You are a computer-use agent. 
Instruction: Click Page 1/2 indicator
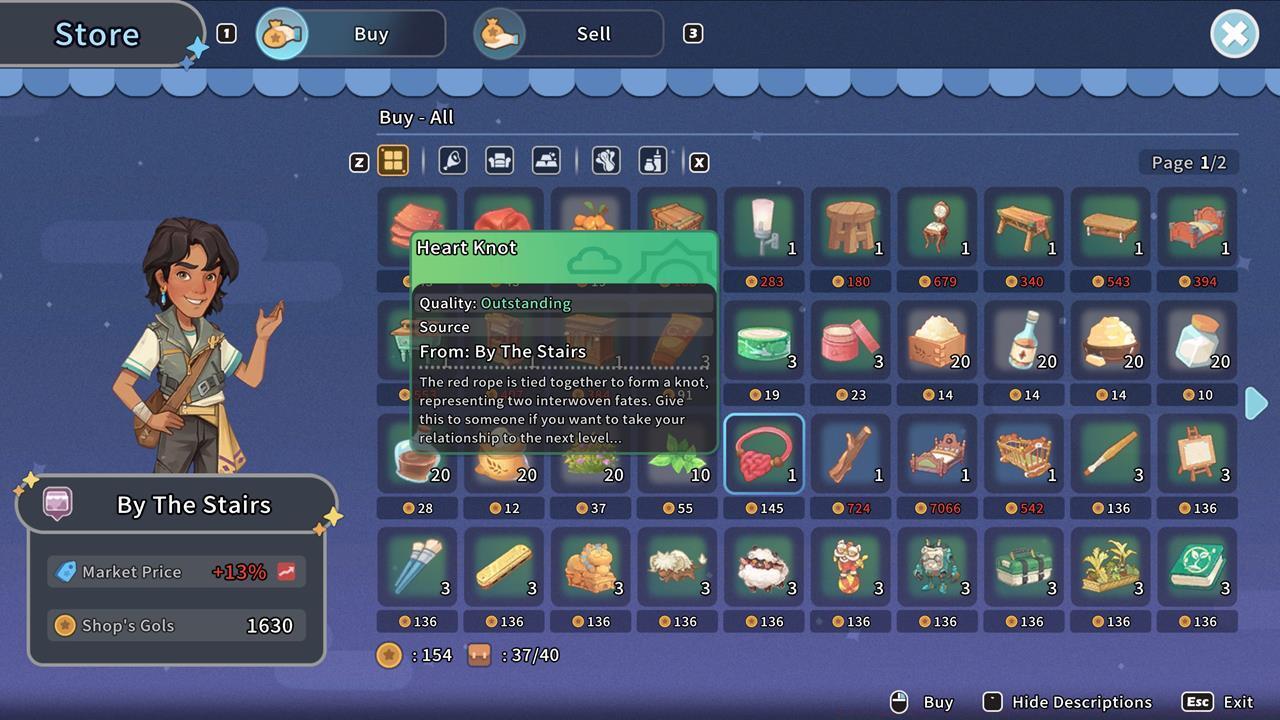(x=1189, y=162)
